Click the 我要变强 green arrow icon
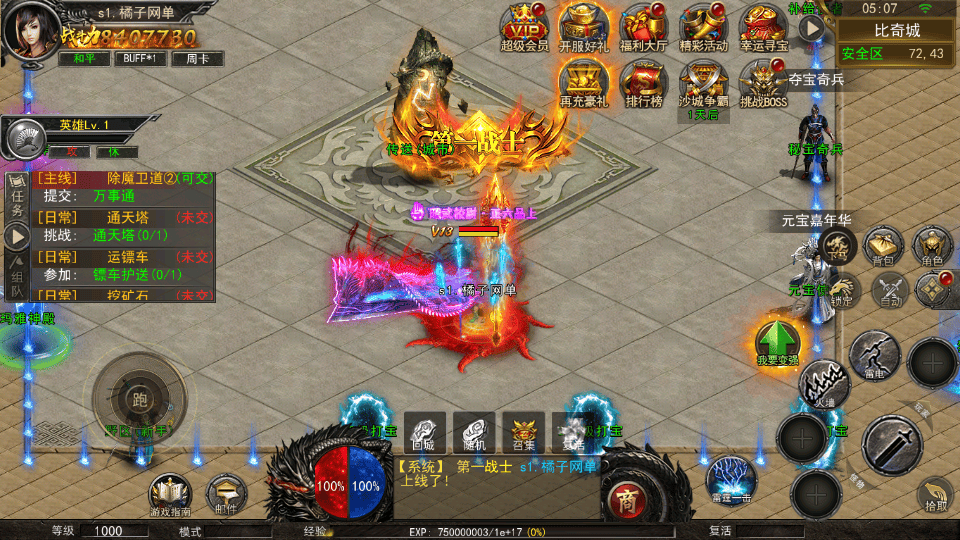This screenshot has width=960, height=540. (x=777, y=343)
